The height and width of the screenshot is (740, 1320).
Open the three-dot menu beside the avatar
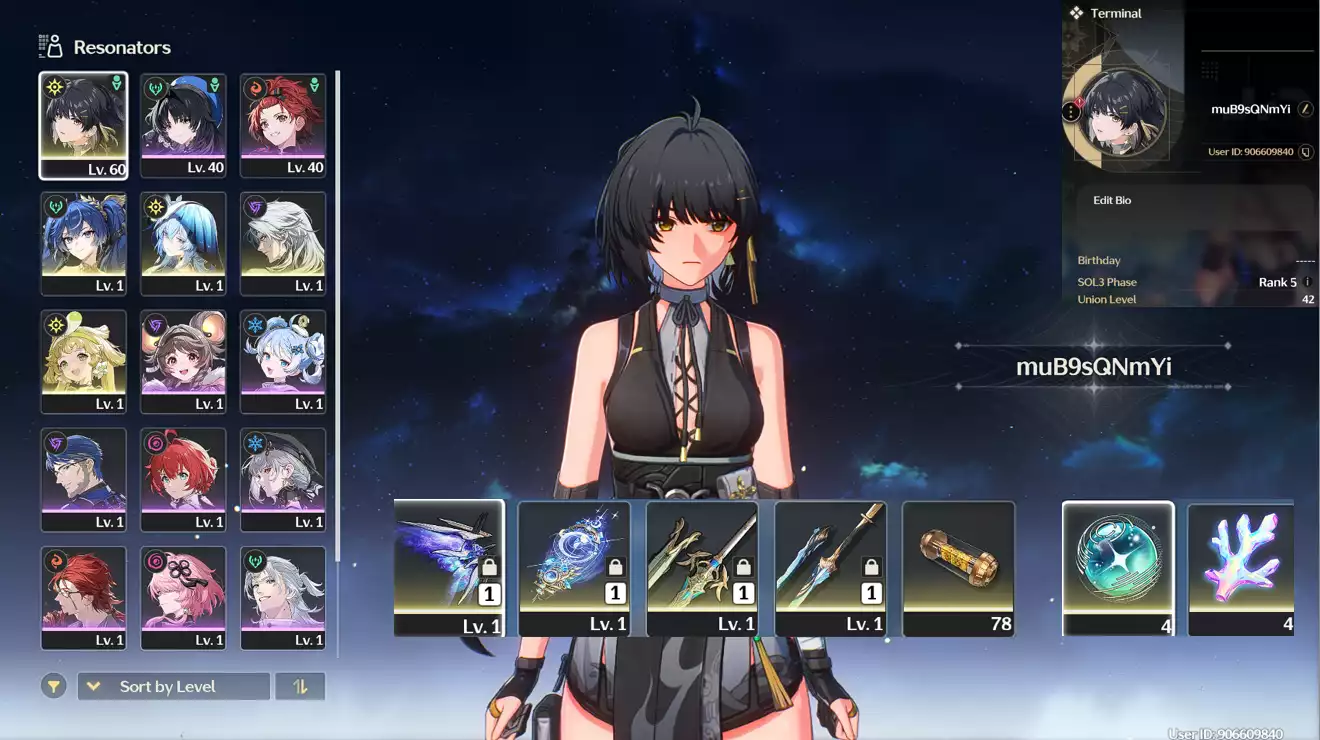click(1071, 112)
